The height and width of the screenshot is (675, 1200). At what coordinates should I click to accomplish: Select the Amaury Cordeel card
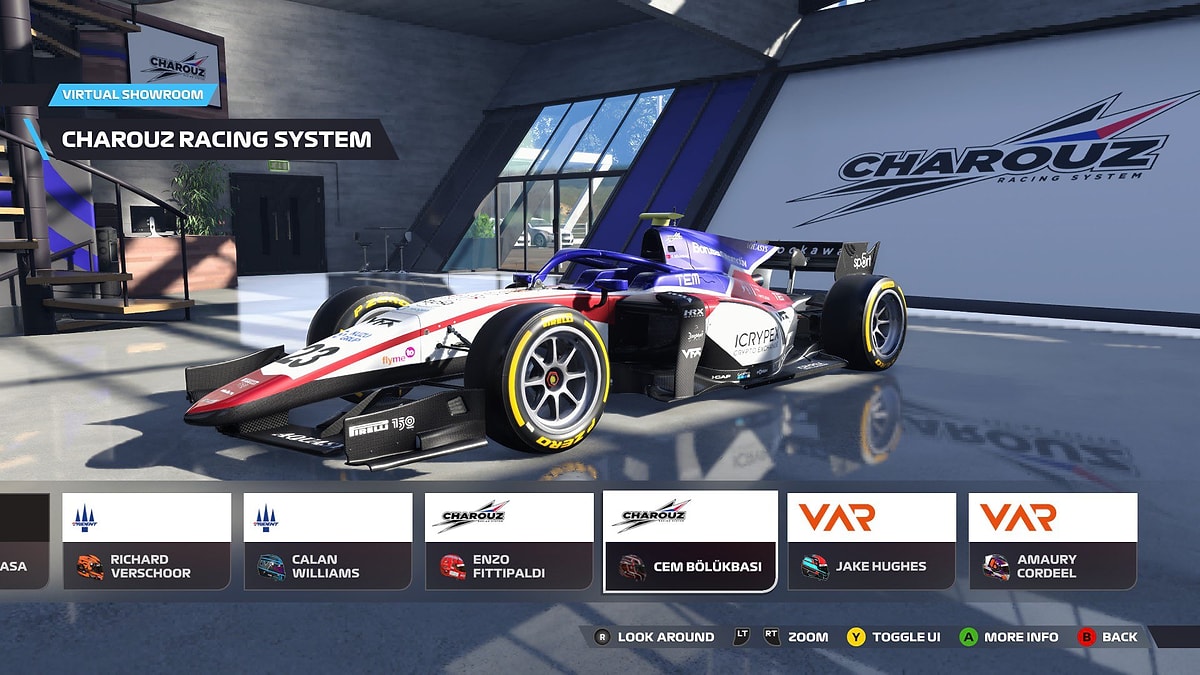click(1052, 541)
